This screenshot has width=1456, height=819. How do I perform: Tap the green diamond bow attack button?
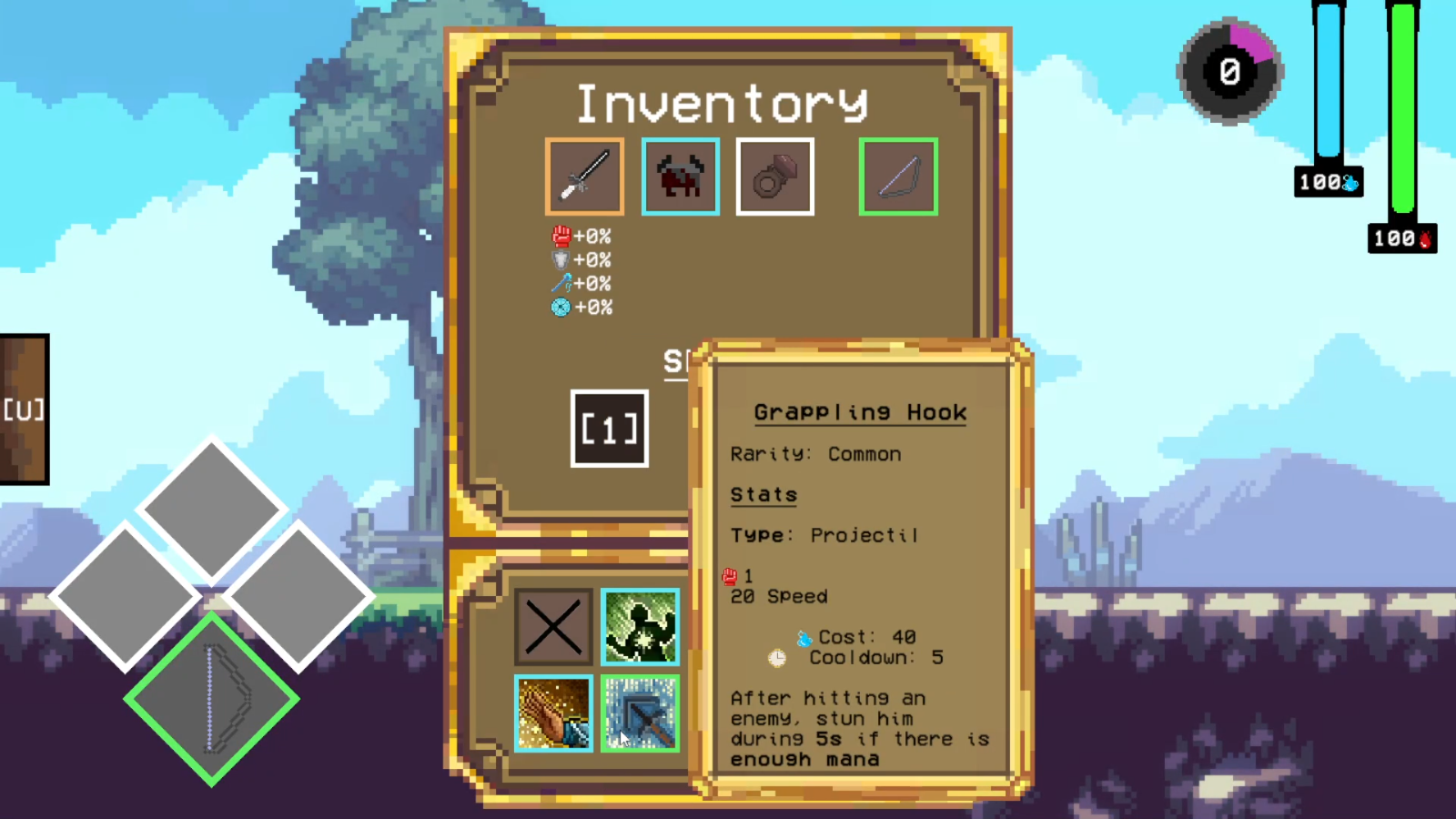pos(211,699)
